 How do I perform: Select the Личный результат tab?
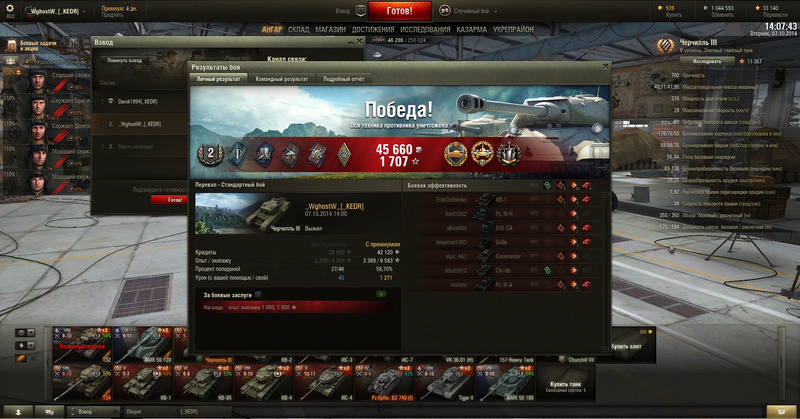(218, 78)
